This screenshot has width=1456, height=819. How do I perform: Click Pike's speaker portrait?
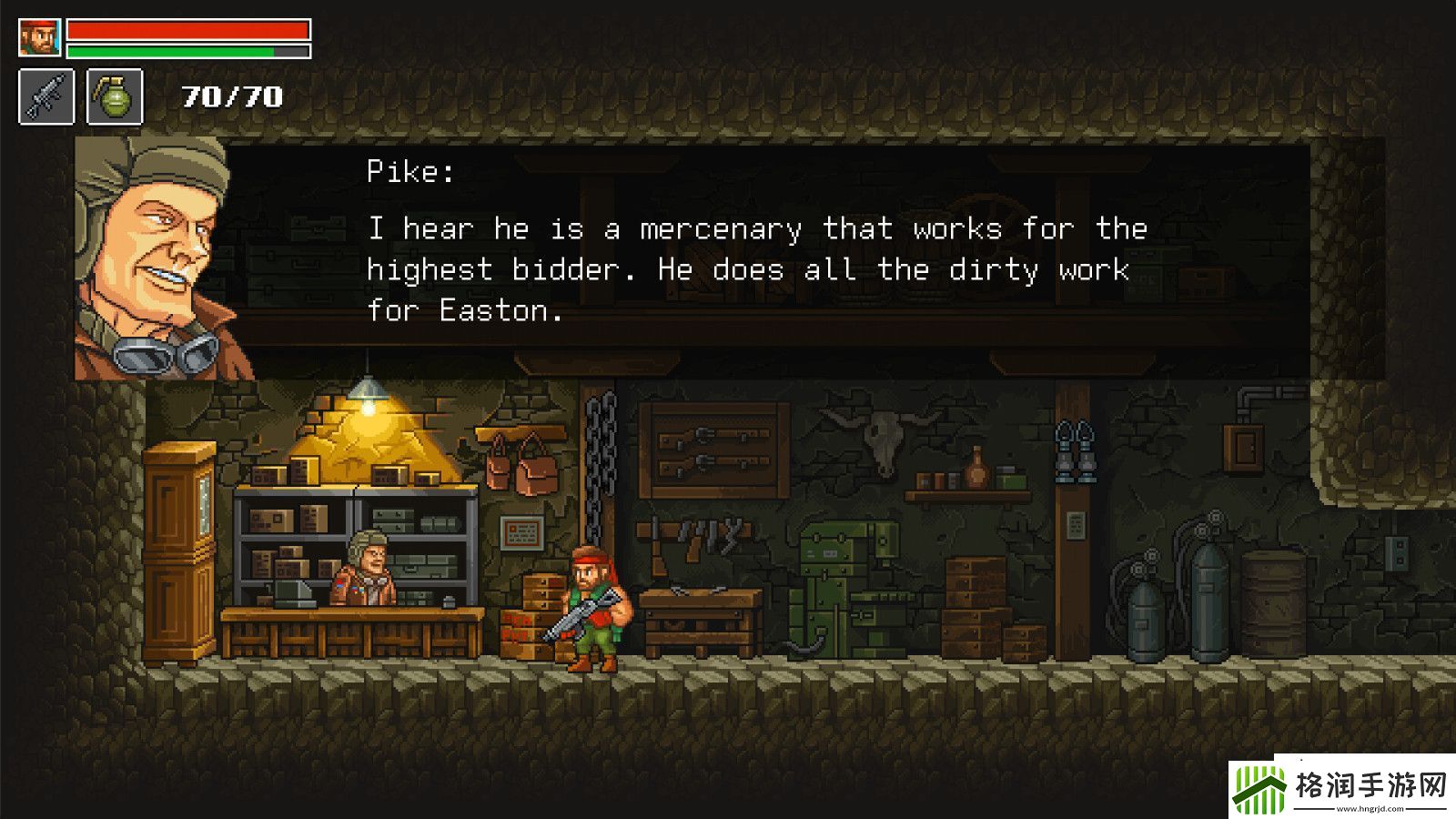pyautogui.click(x=153, y=259)
